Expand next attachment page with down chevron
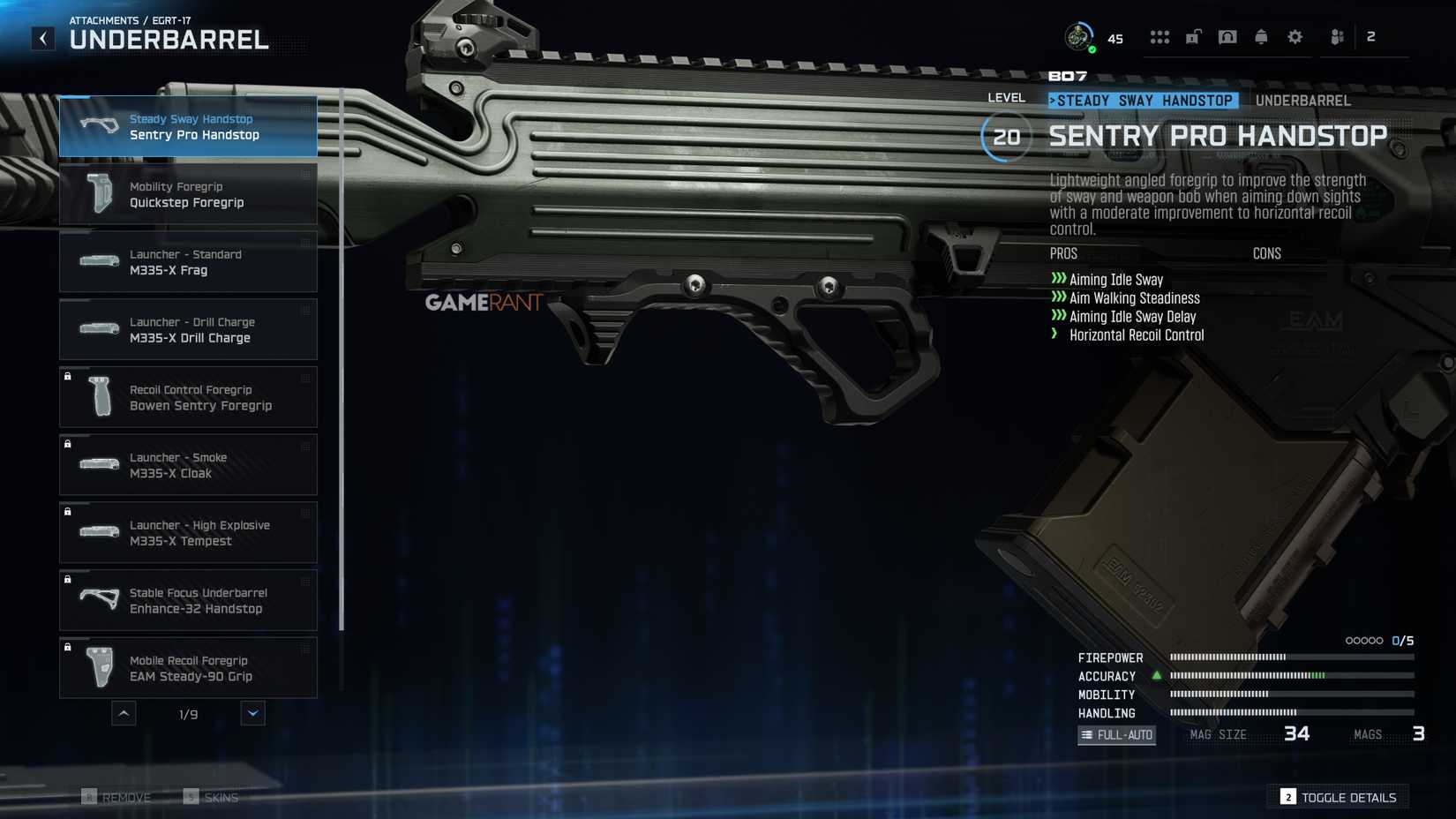Viewport: 1456px width, 819px height. click(253, 713)
